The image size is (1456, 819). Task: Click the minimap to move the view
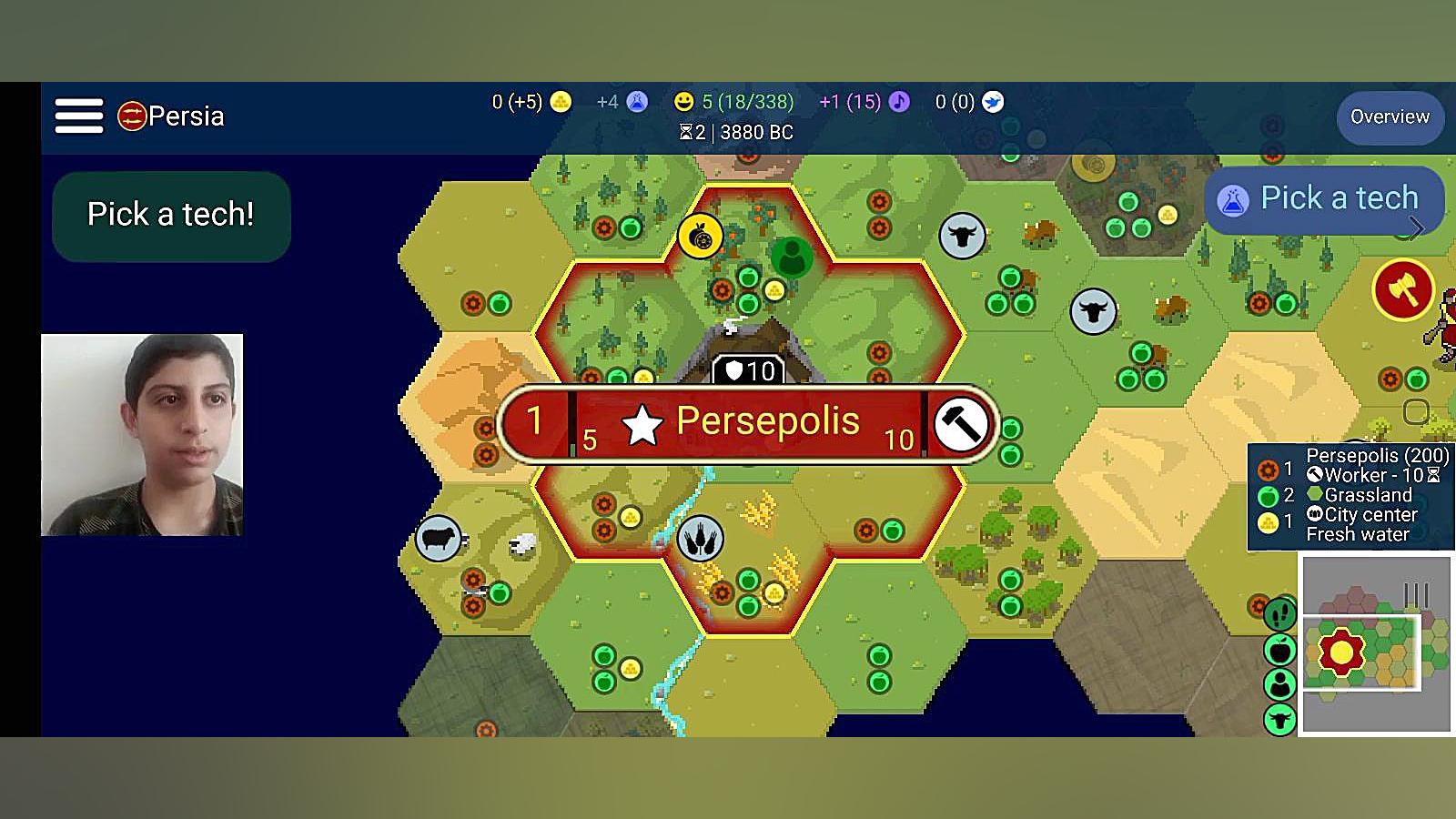click(1376, 644)
